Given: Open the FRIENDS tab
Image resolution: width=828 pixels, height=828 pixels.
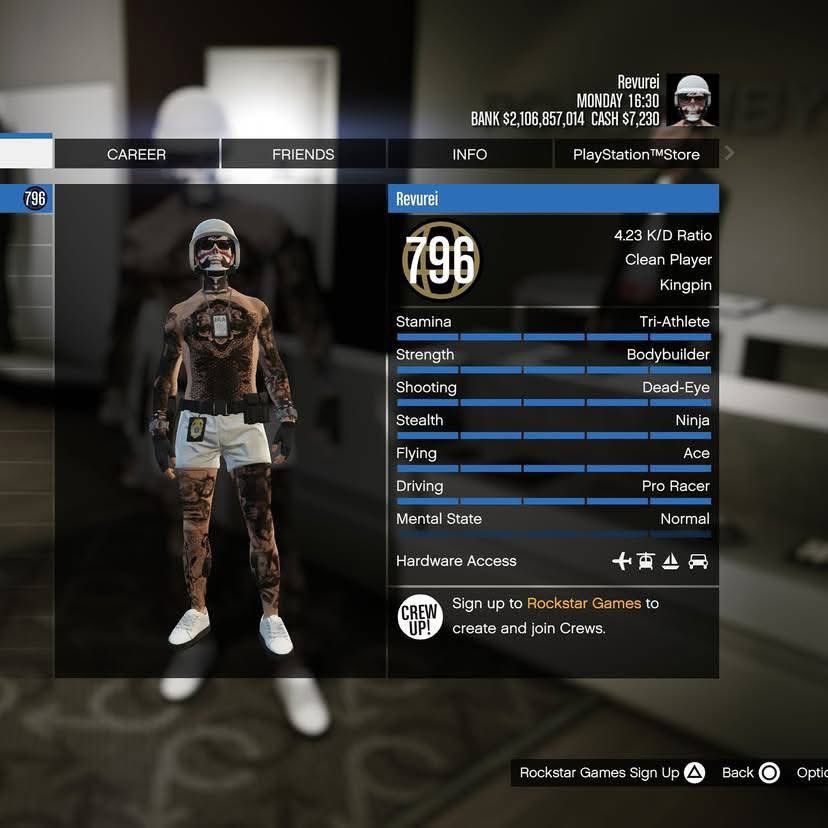Looking at the screenshot, I should 303,154.
